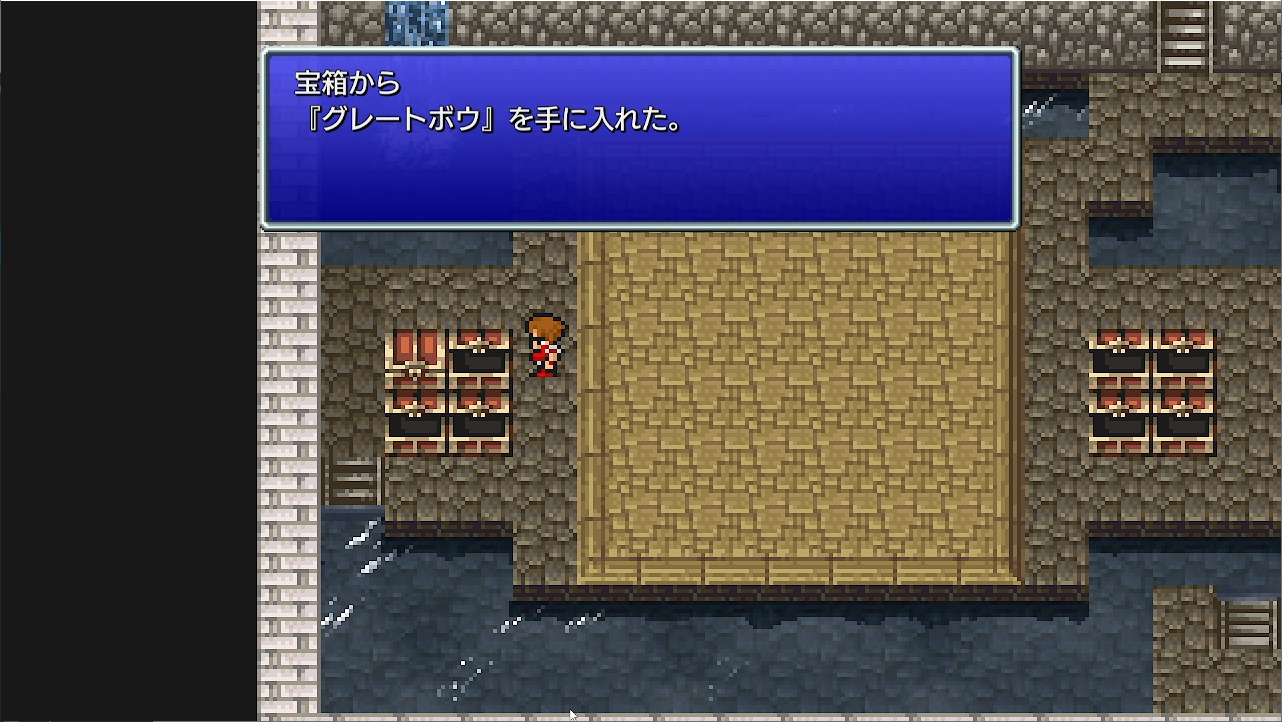Viewport: 1282px width, 722px height.
Task: Click the mouse cursor location near the bottom edge
Action: pos(573,712)
